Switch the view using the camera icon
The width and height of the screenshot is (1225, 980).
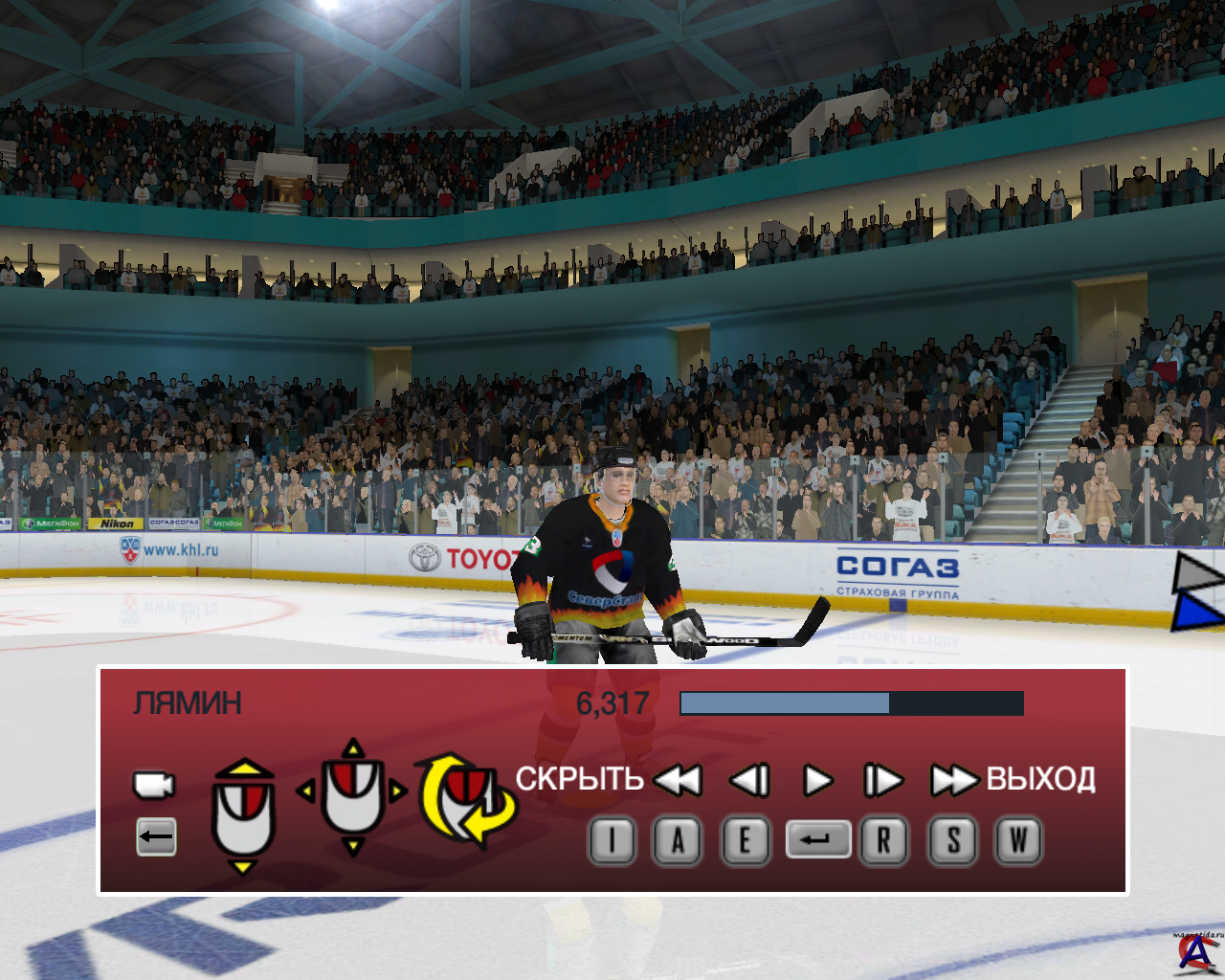coord(153,785)
